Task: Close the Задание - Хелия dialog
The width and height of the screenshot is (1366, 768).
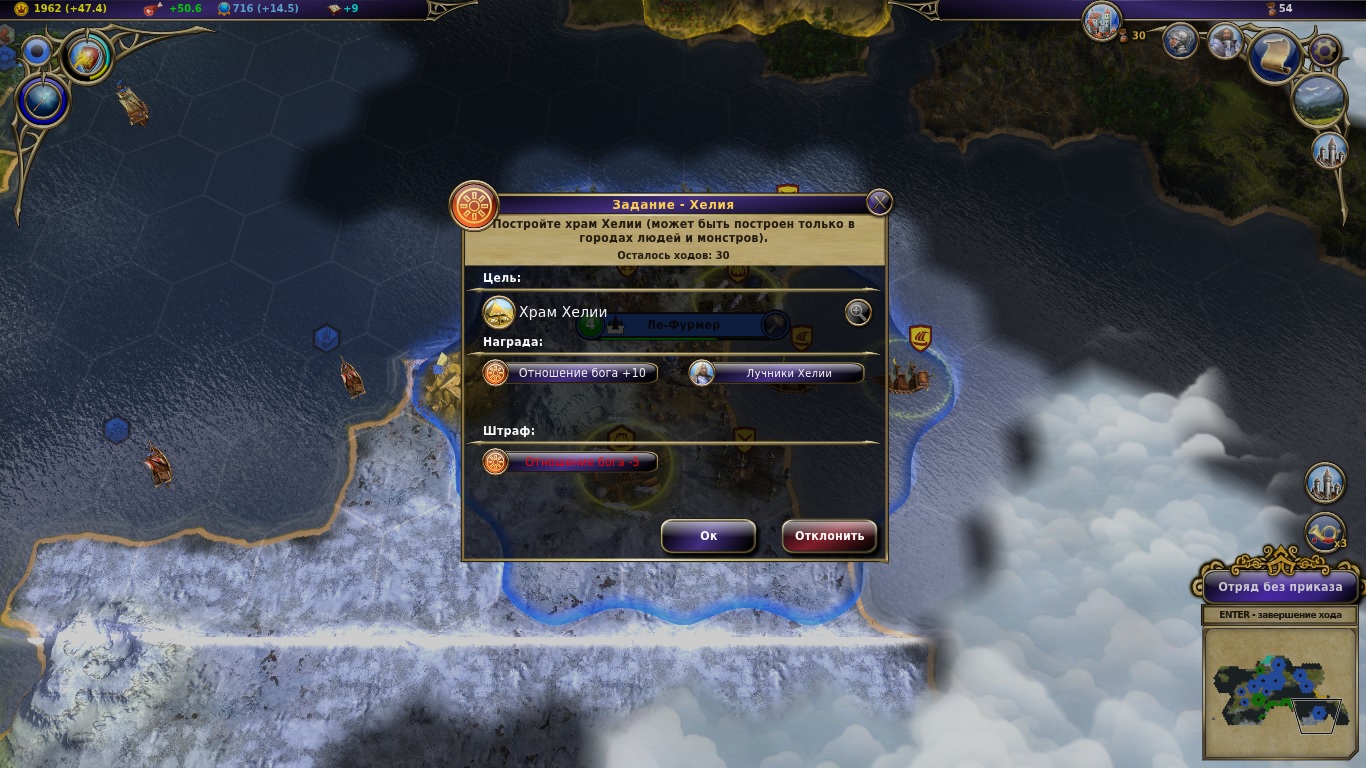Action: click(879, 203)
